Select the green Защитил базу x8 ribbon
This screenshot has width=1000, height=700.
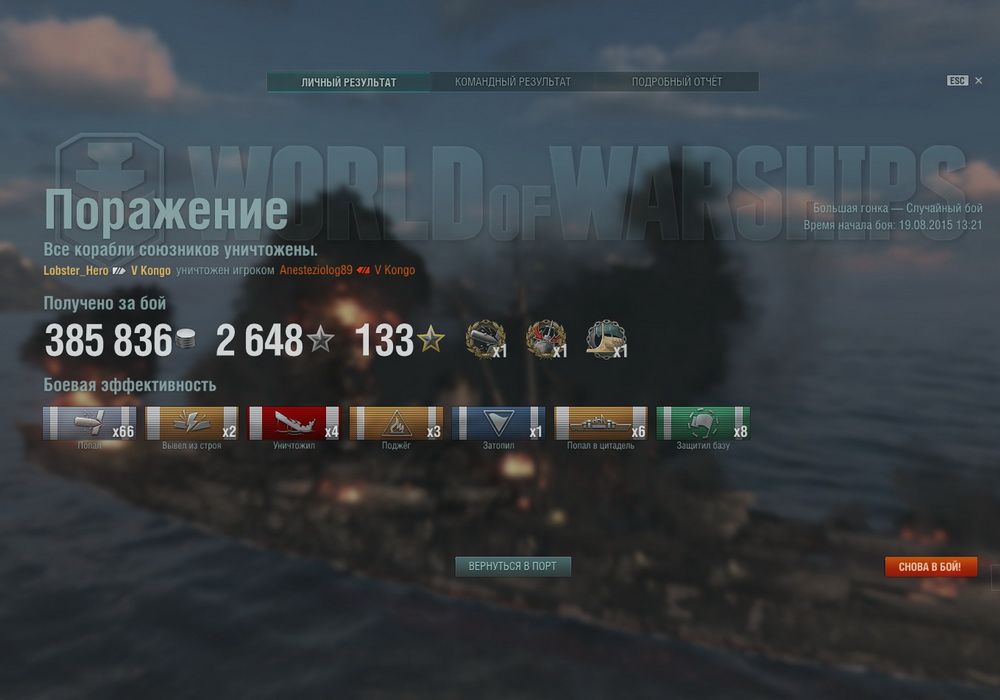pyautogui.click(x=702, y=423)
